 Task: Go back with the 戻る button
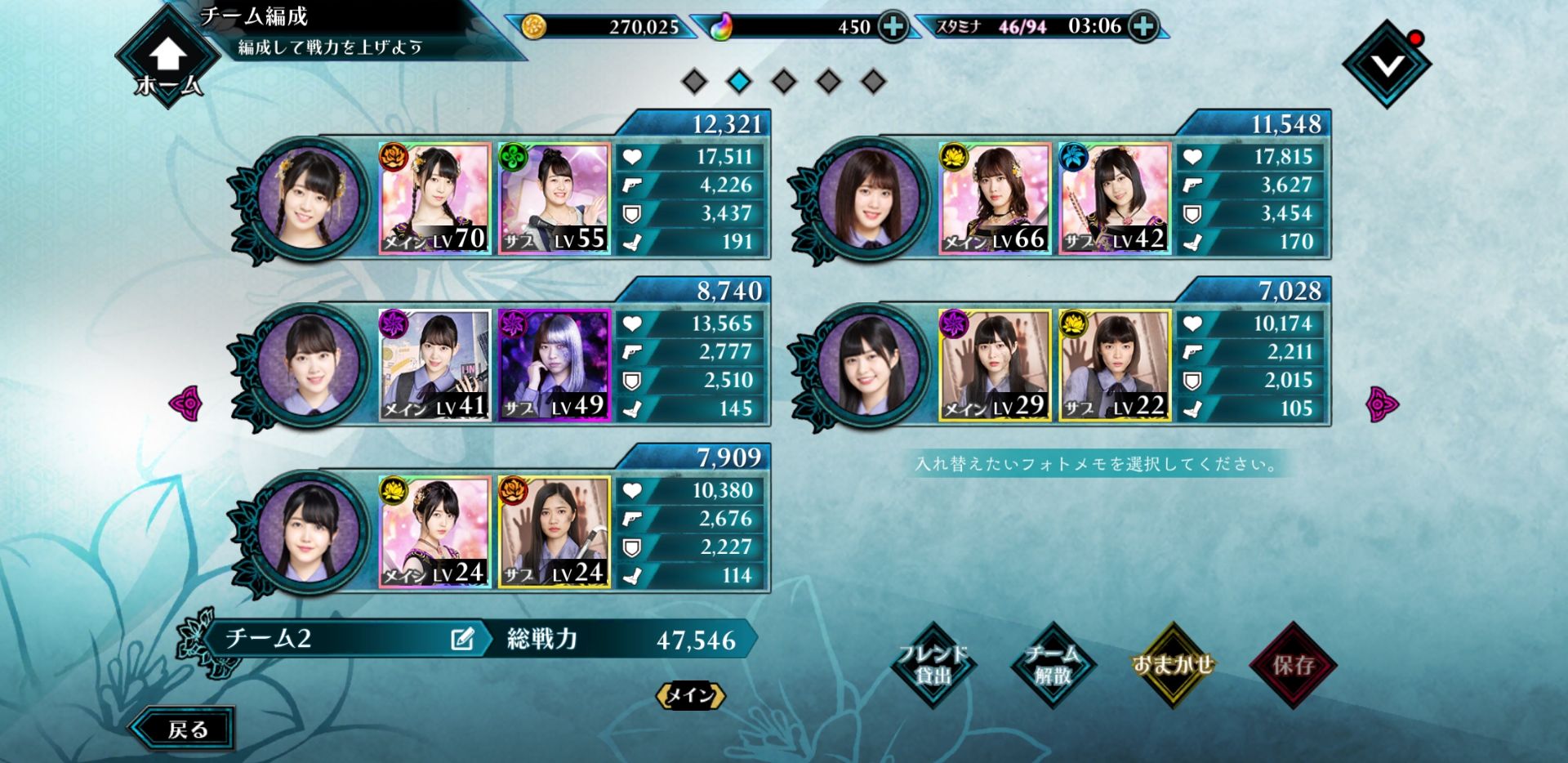(x=185, y=729)
